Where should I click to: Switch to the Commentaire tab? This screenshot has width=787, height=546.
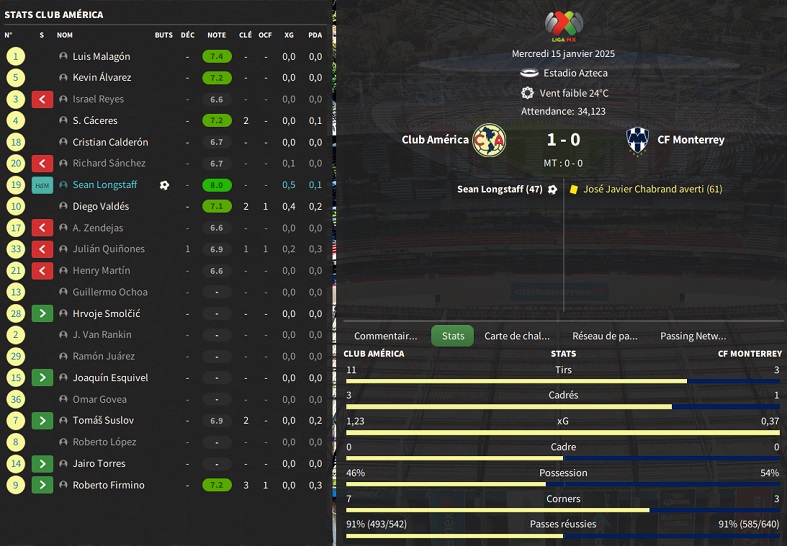click(386, 336)
